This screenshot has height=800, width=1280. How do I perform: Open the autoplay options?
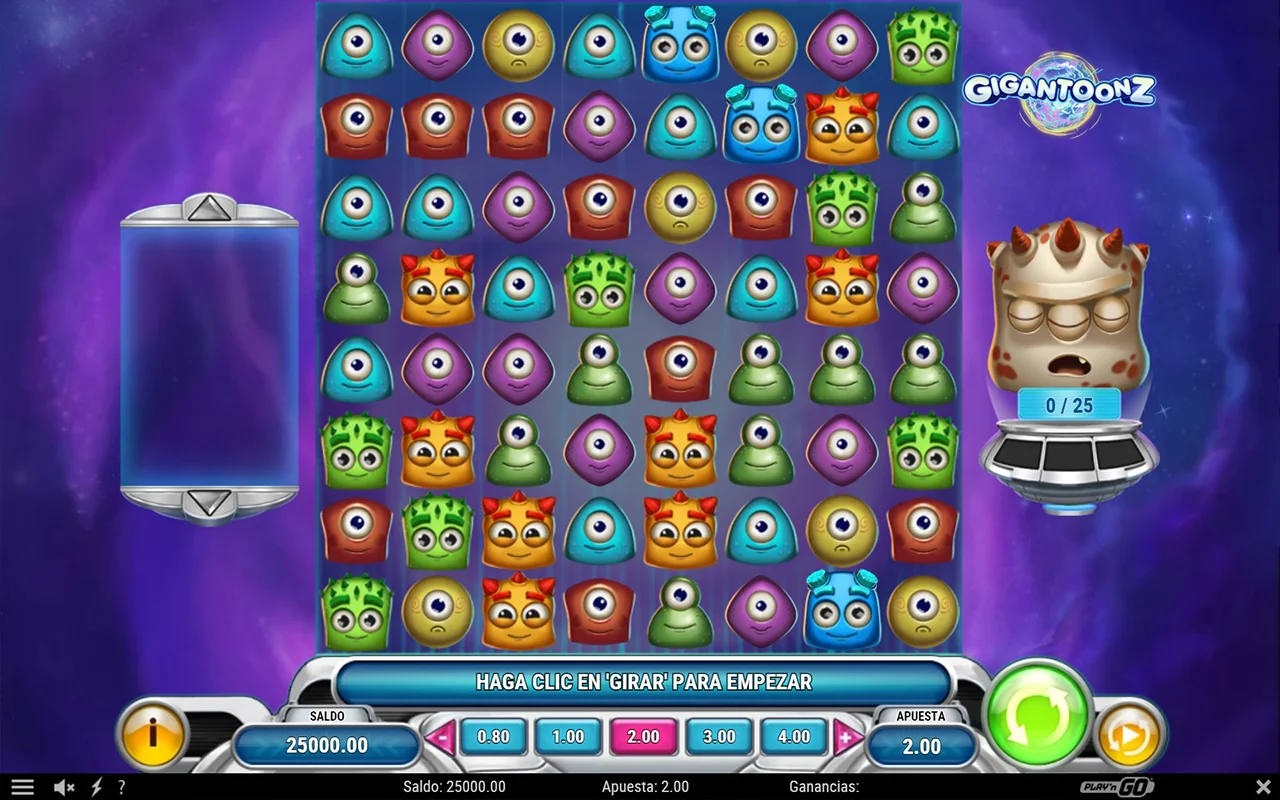pyautogui.click(x=1130, y=738)
